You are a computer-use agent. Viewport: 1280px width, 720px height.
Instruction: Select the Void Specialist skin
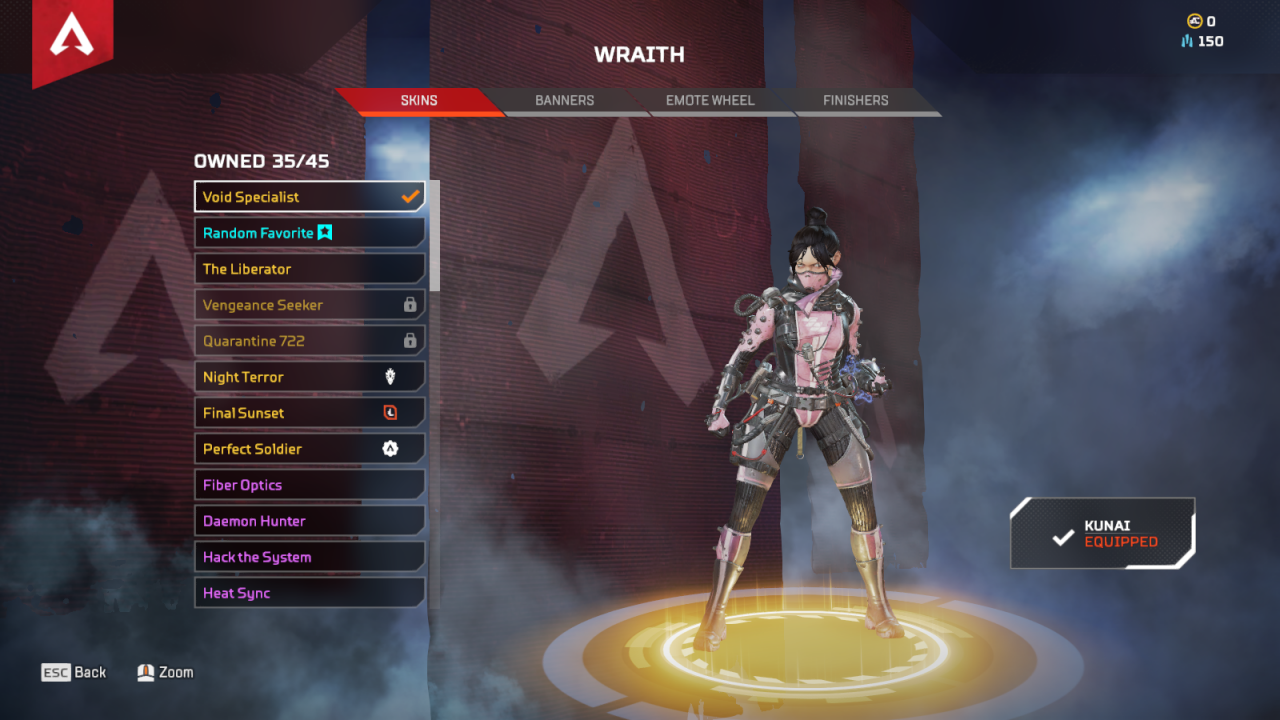click(x=309, y=197)
